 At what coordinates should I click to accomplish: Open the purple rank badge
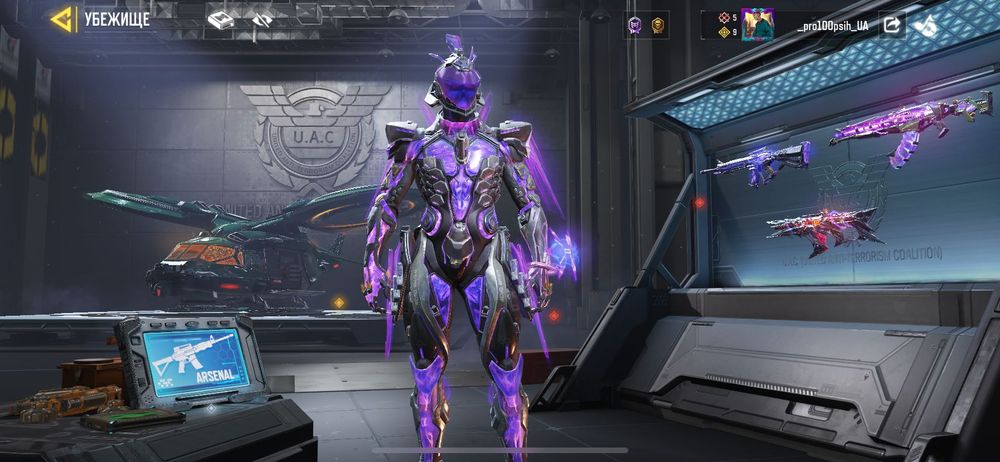click(635, 24)
